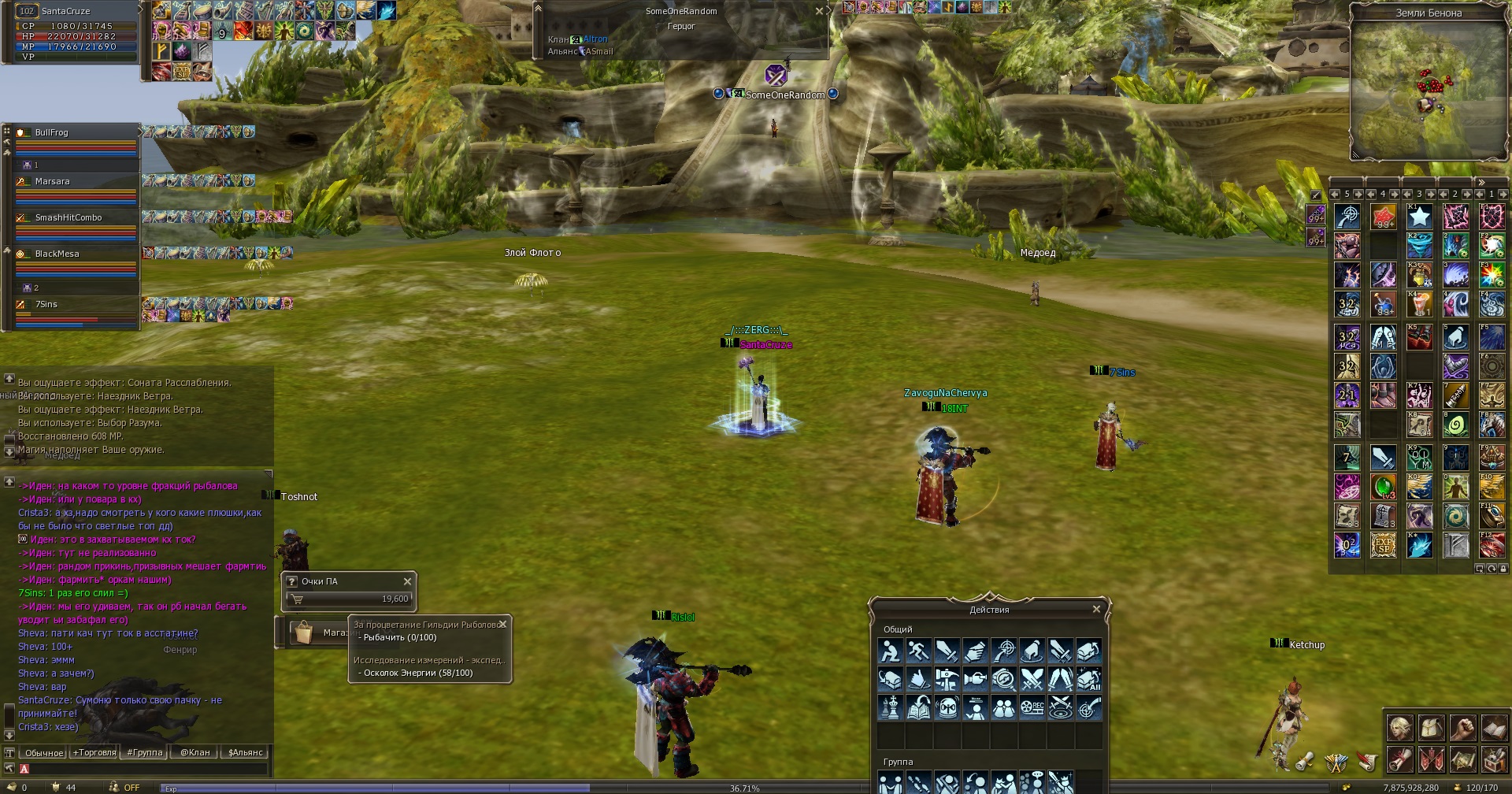The height and width of the screenshot is (794, 1512).
Task: Use the K1 star skill slot
Action: 1419,216
